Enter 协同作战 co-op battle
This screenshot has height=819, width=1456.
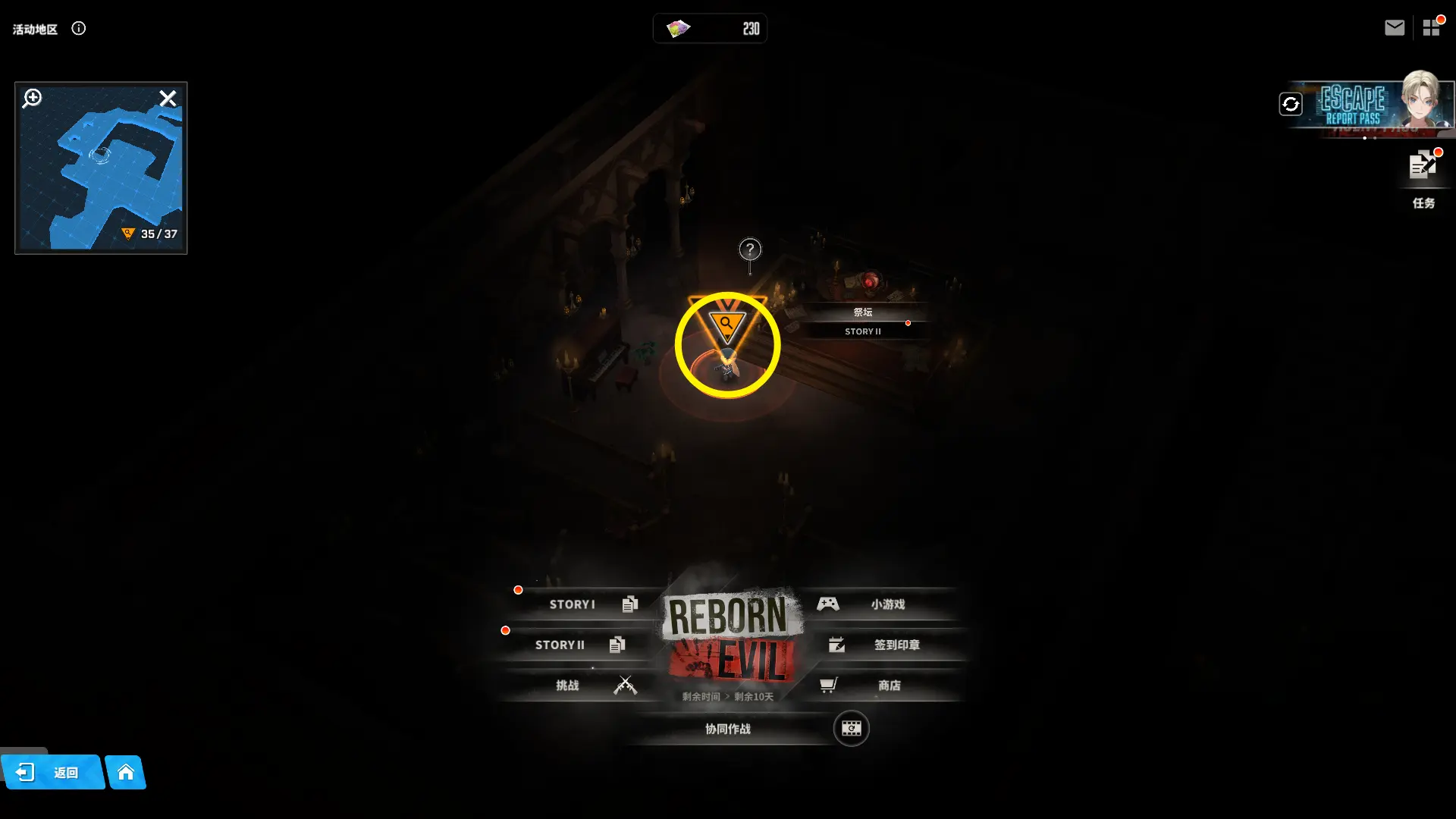(x=728, y=729)
